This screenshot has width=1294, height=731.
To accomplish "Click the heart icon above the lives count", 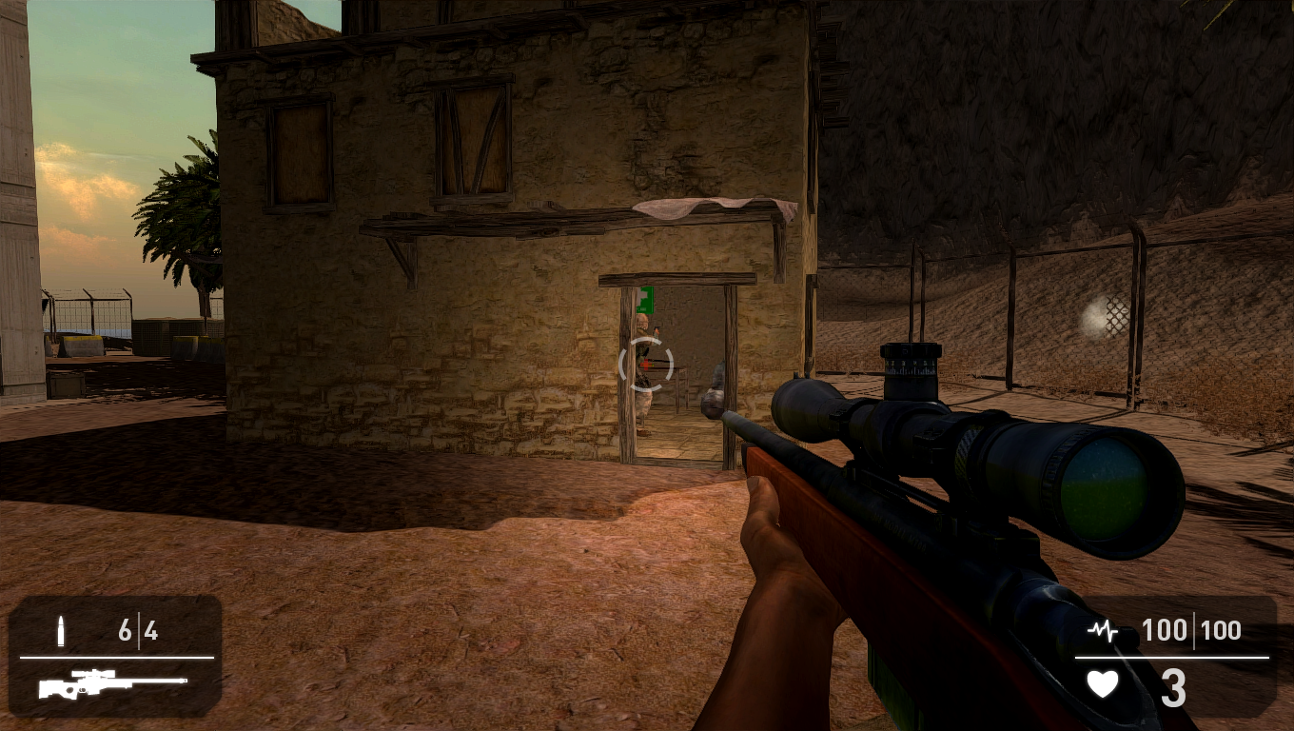I will click(1101, 684).
